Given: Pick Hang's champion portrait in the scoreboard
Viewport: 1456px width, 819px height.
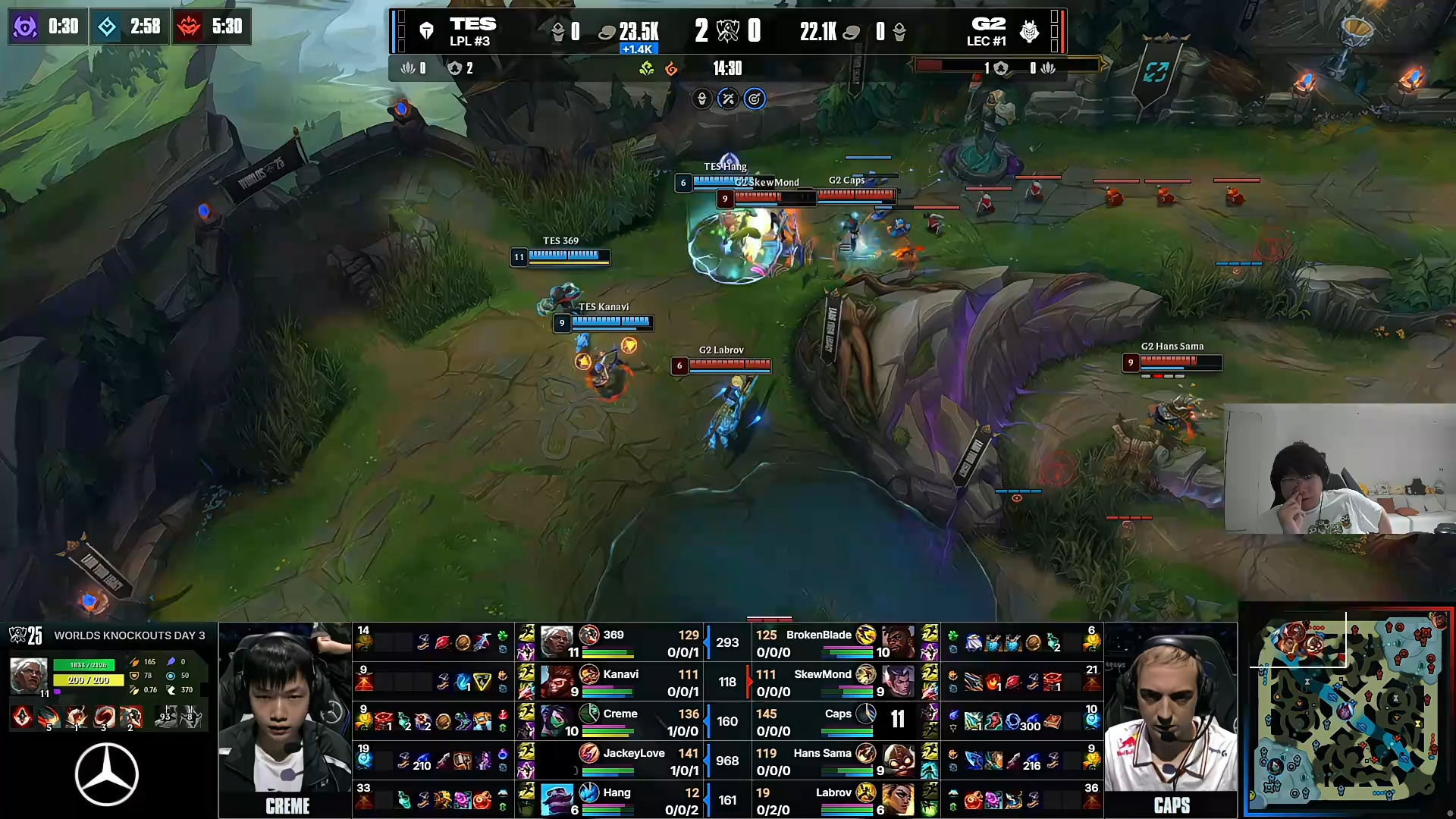Looking at the screenshot, I should click(556, 800).
